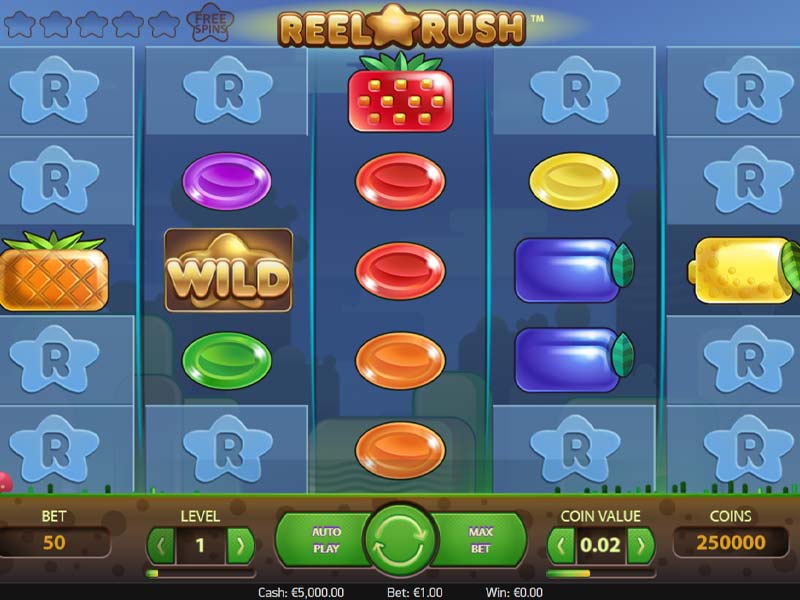Raise the coin value with right arrow

[641, 546]
